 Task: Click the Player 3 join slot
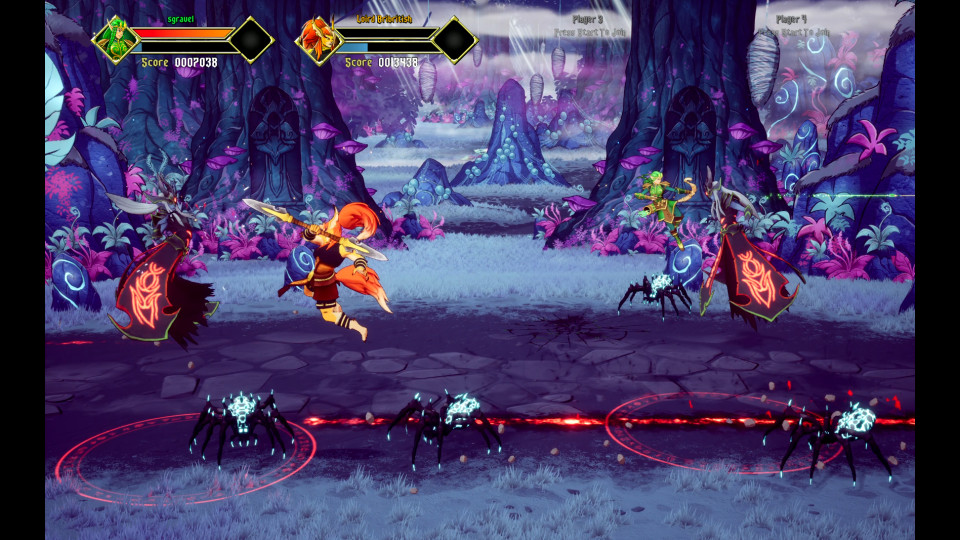[x=588, y=25]
